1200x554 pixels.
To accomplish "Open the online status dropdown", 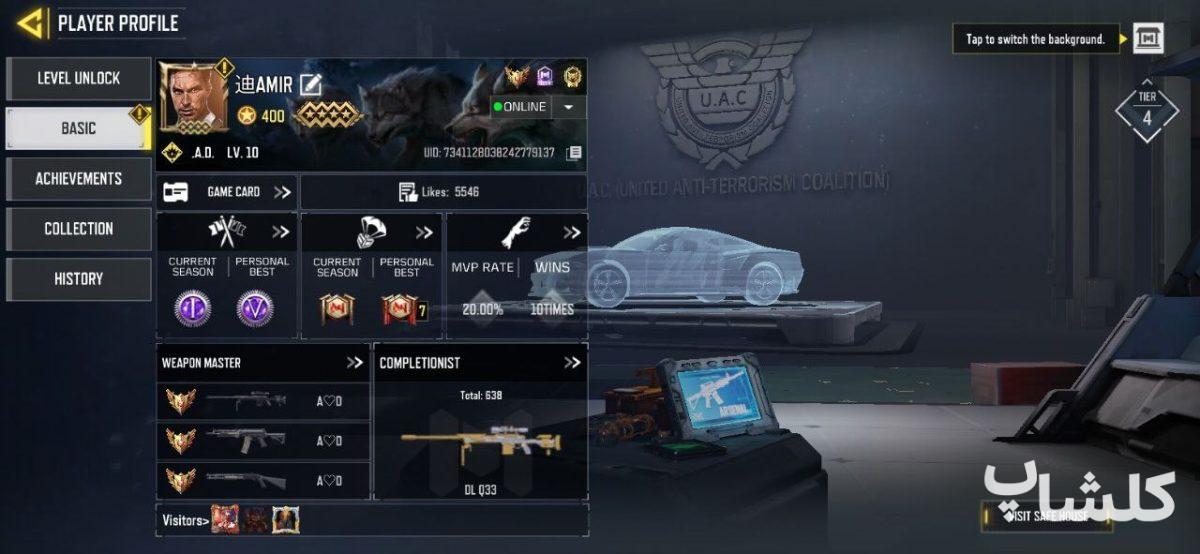I will (x=568, y=107).
